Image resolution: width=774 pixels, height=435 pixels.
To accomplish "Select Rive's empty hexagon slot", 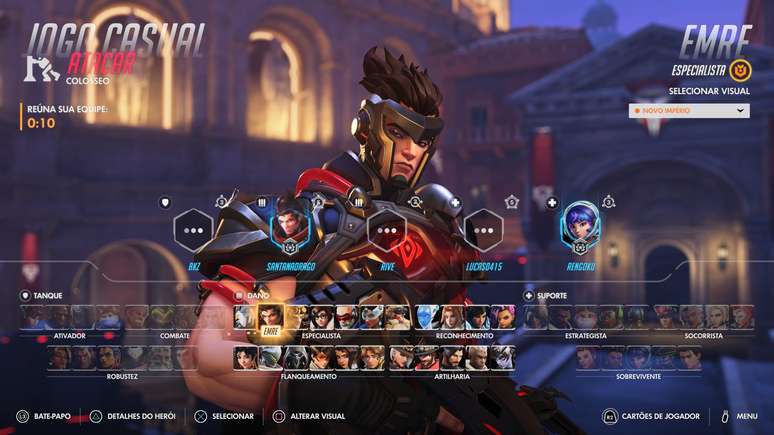I will (x=387, y=230).
